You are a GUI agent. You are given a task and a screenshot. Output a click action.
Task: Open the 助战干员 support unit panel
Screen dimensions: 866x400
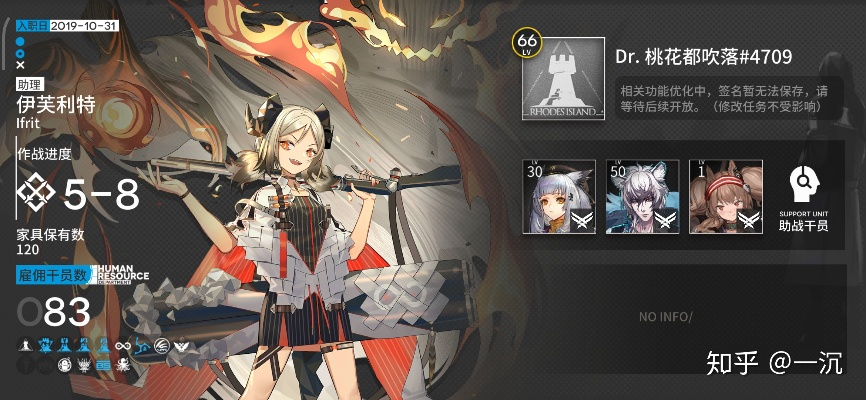pos(803,197)
